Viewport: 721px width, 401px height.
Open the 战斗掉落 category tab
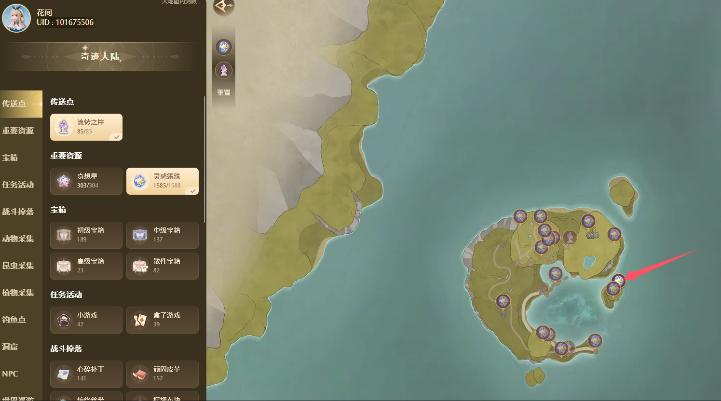point(19,212)
